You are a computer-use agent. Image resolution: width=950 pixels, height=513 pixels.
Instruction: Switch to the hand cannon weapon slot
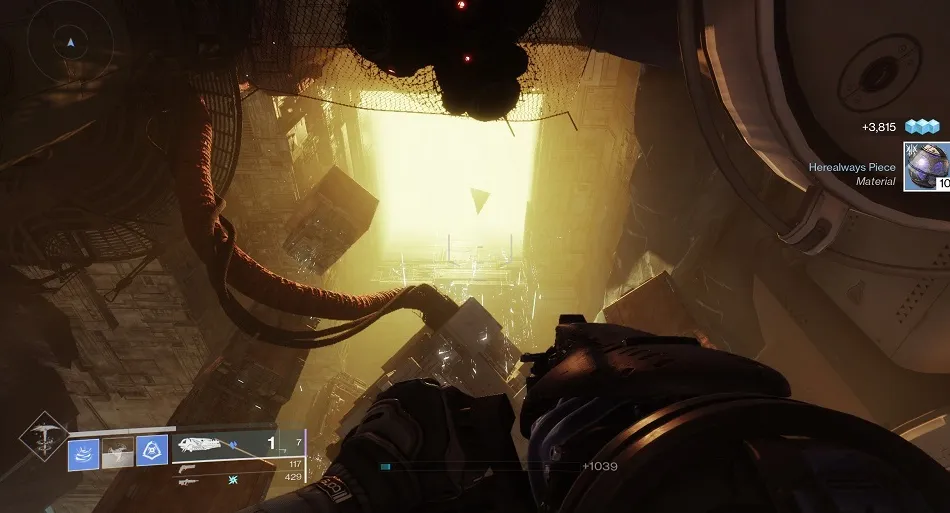pyautogui.click(x=187, y=465)
